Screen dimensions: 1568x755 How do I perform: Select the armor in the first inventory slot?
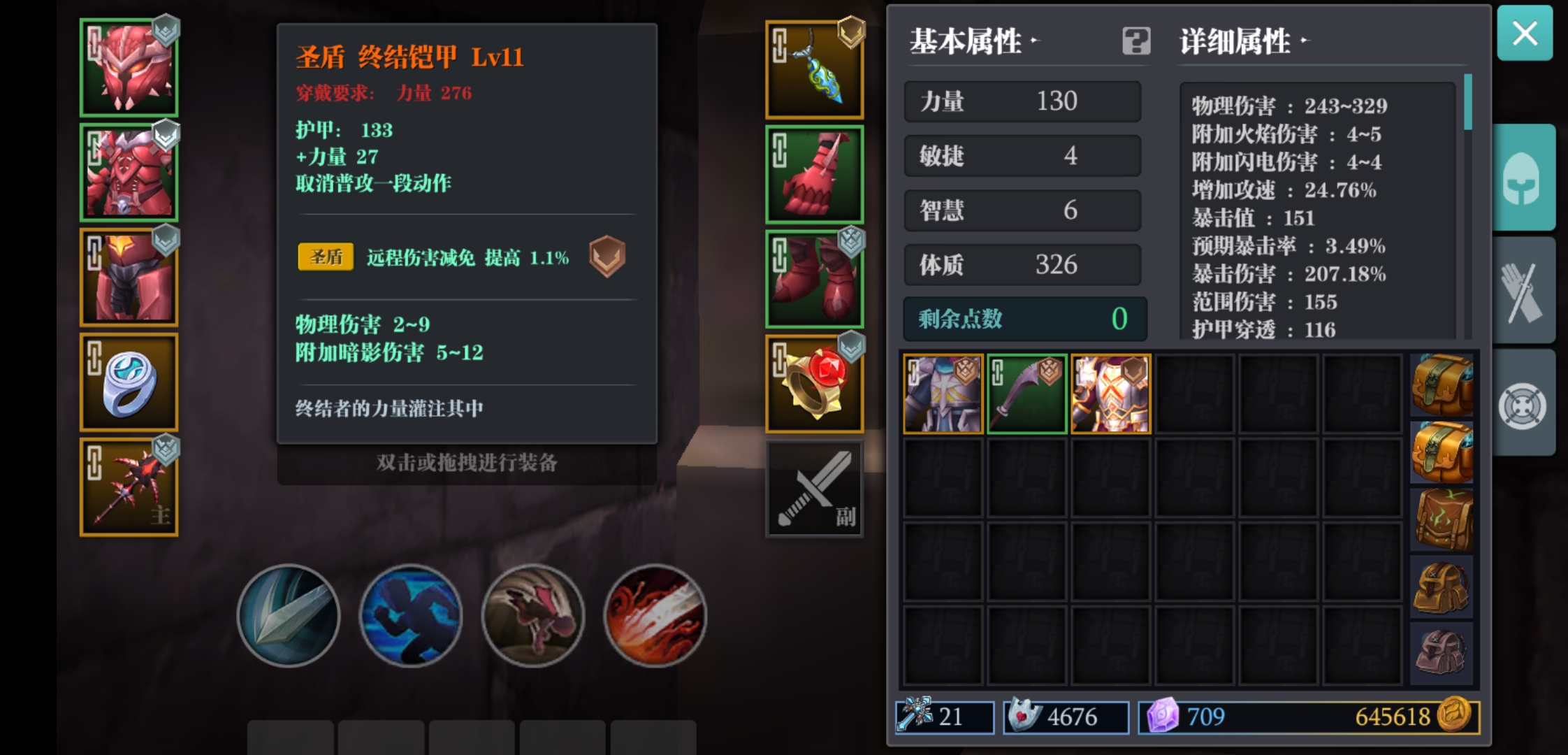click(942, 391)
